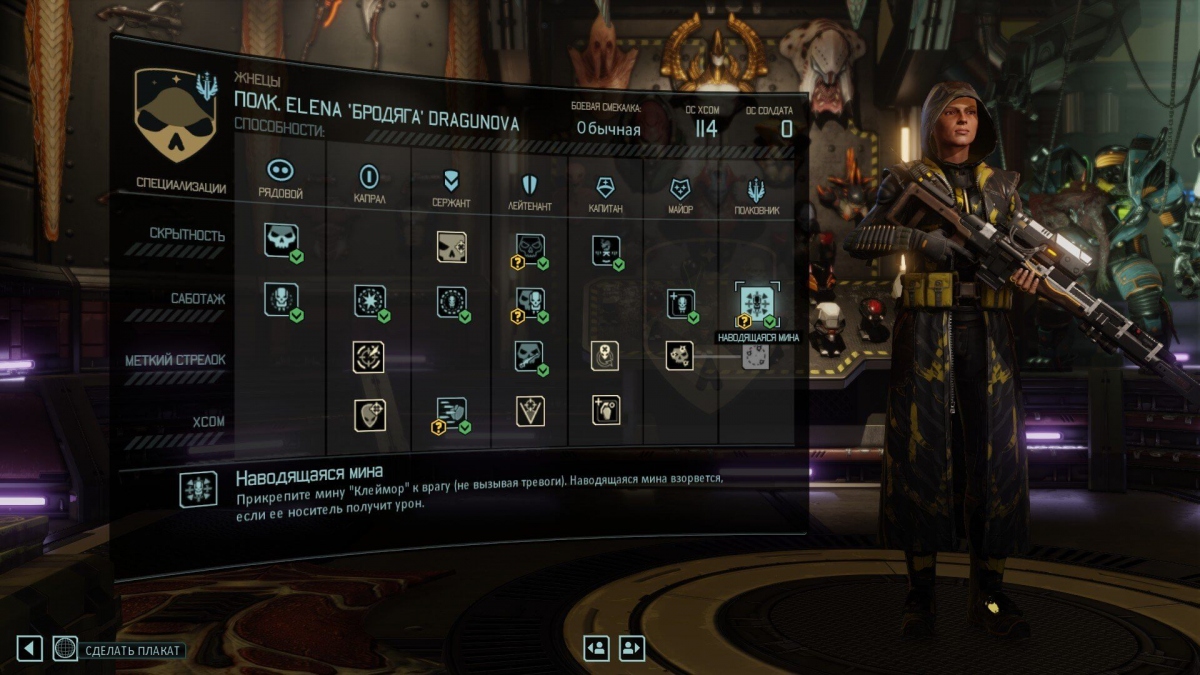Select the Лейтенант skull-and-rifle ability in Меткий стрелок

pyautogui.click(x=530, y=355)
